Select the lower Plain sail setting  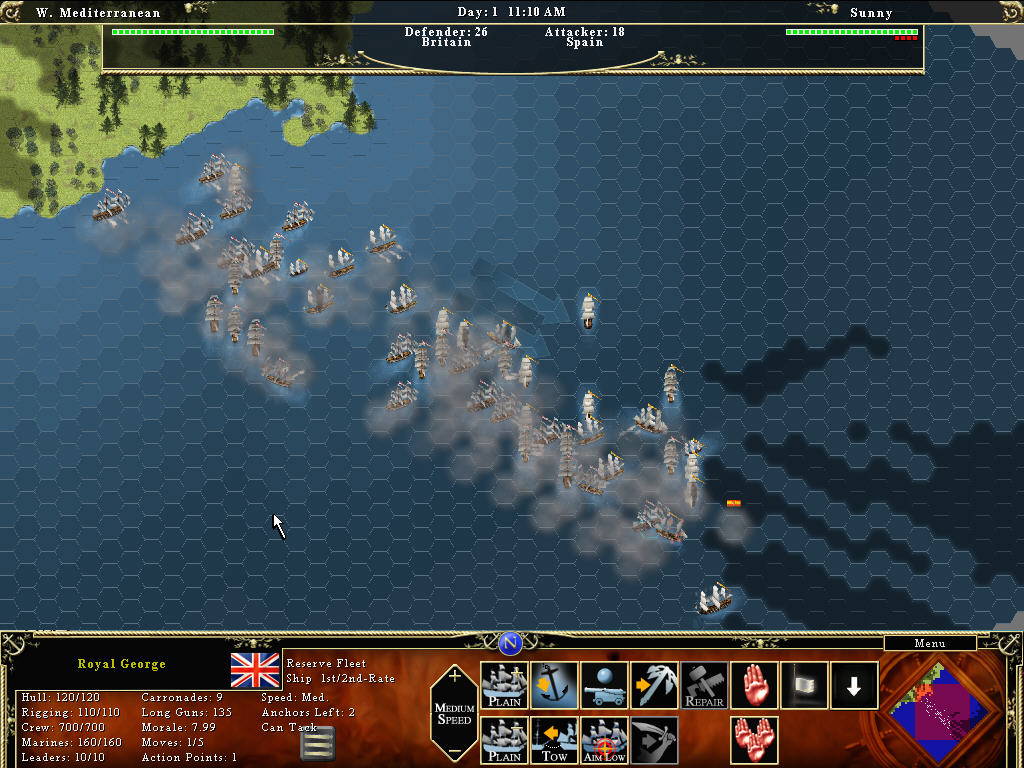(505, 740)
